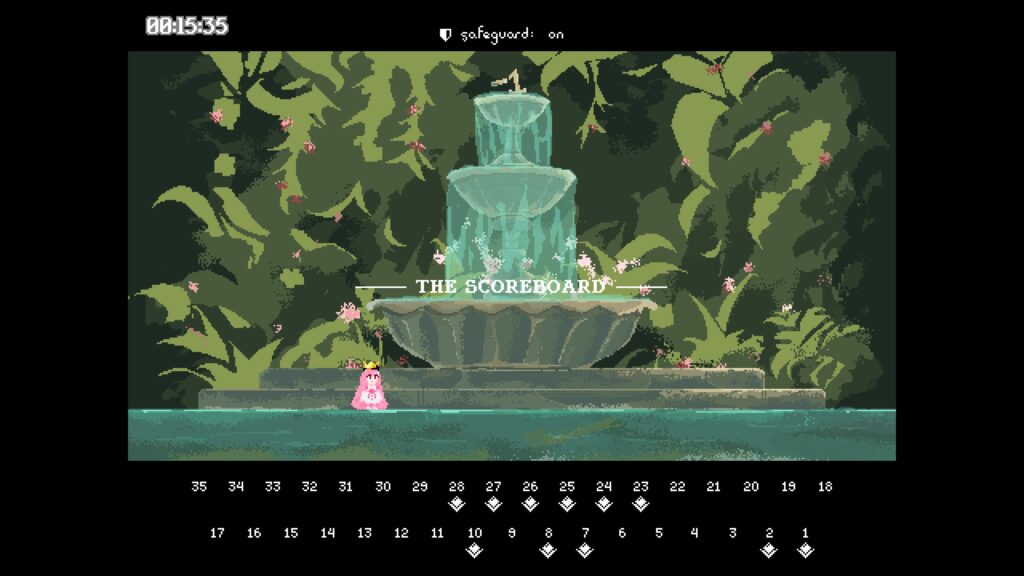Pick level 2 on the scoreboard
The image size is (1024, 576).
coord(769,533)
